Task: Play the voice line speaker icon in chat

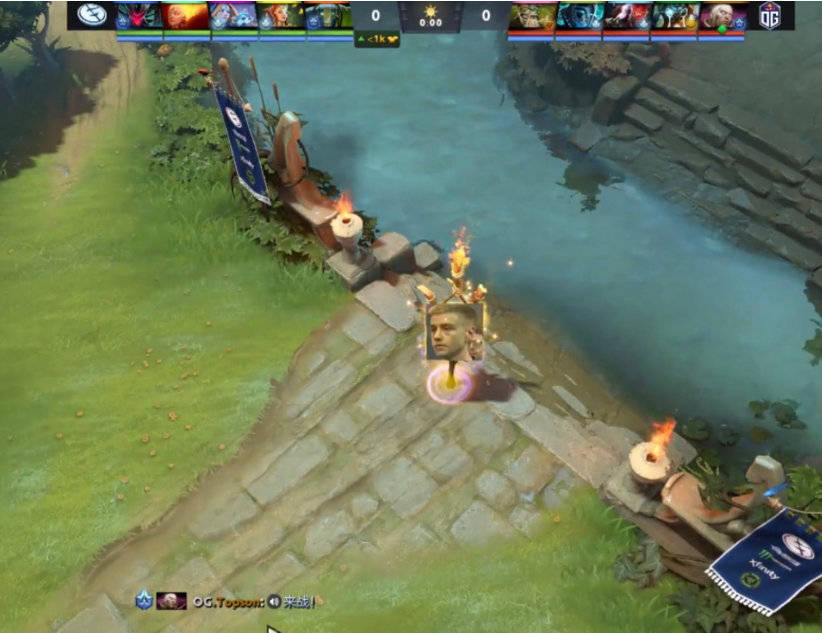Action: pyautogui.click(x=273, y=602)
